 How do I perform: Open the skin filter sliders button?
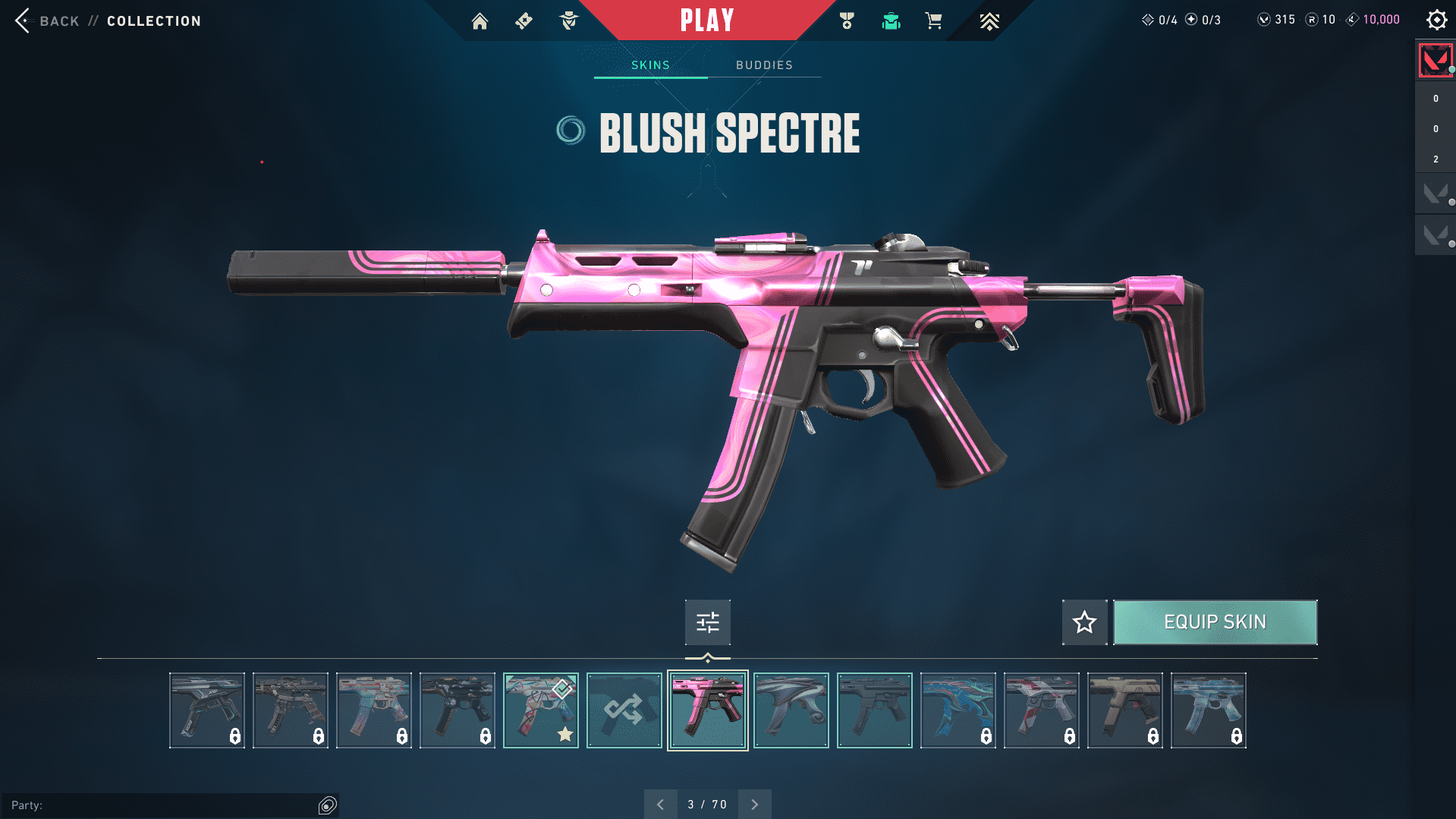point(707,622)
